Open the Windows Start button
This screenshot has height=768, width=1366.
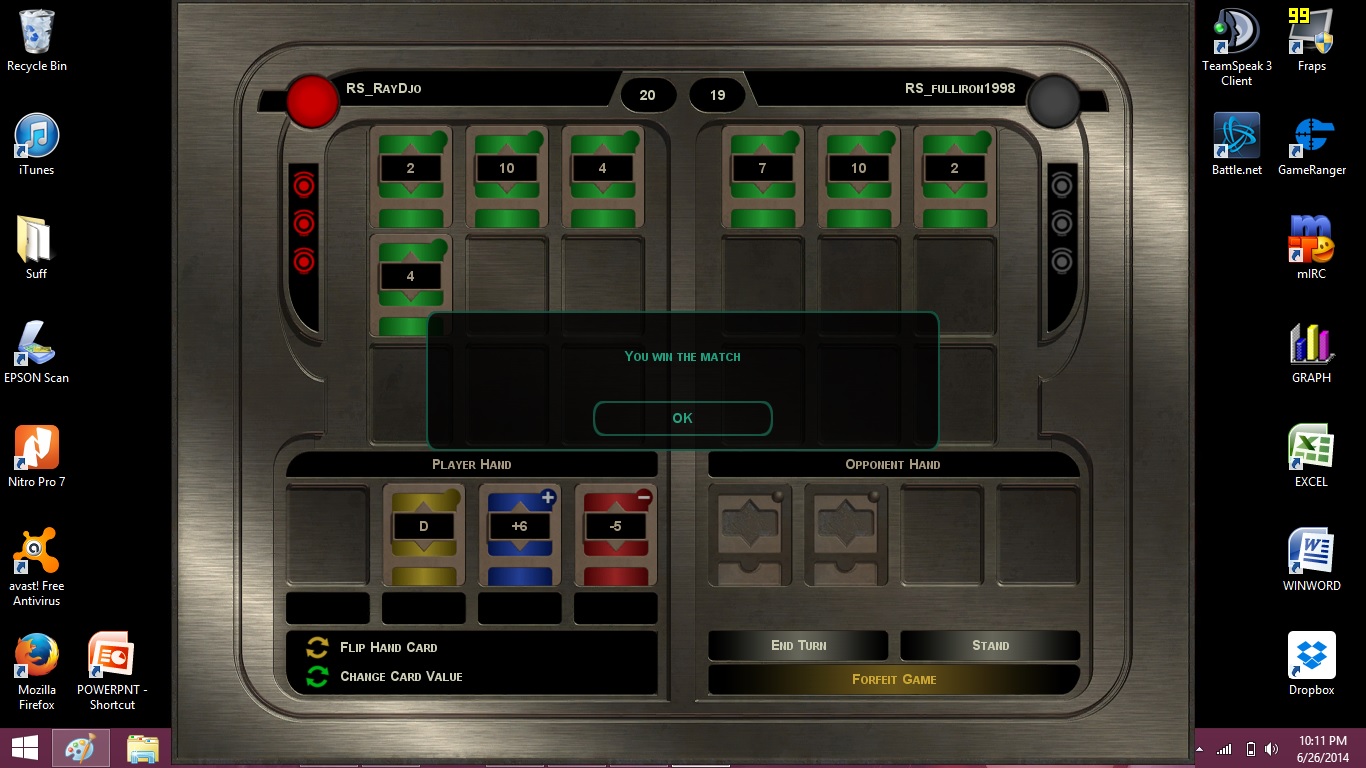[x=25, y=748]
